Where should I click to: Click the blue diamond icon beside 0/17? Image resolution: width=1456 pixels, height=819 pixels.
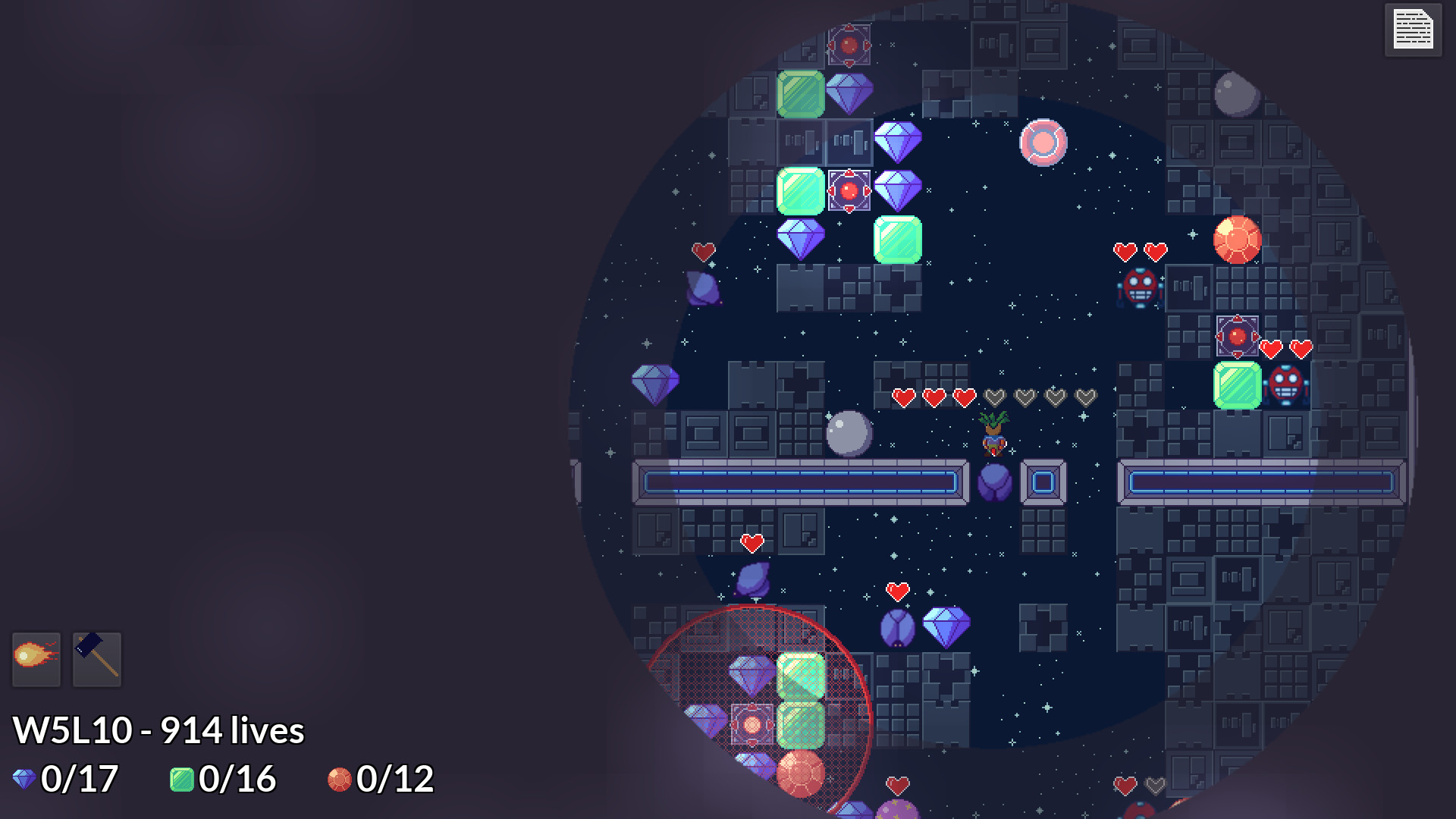pos(23,778)
